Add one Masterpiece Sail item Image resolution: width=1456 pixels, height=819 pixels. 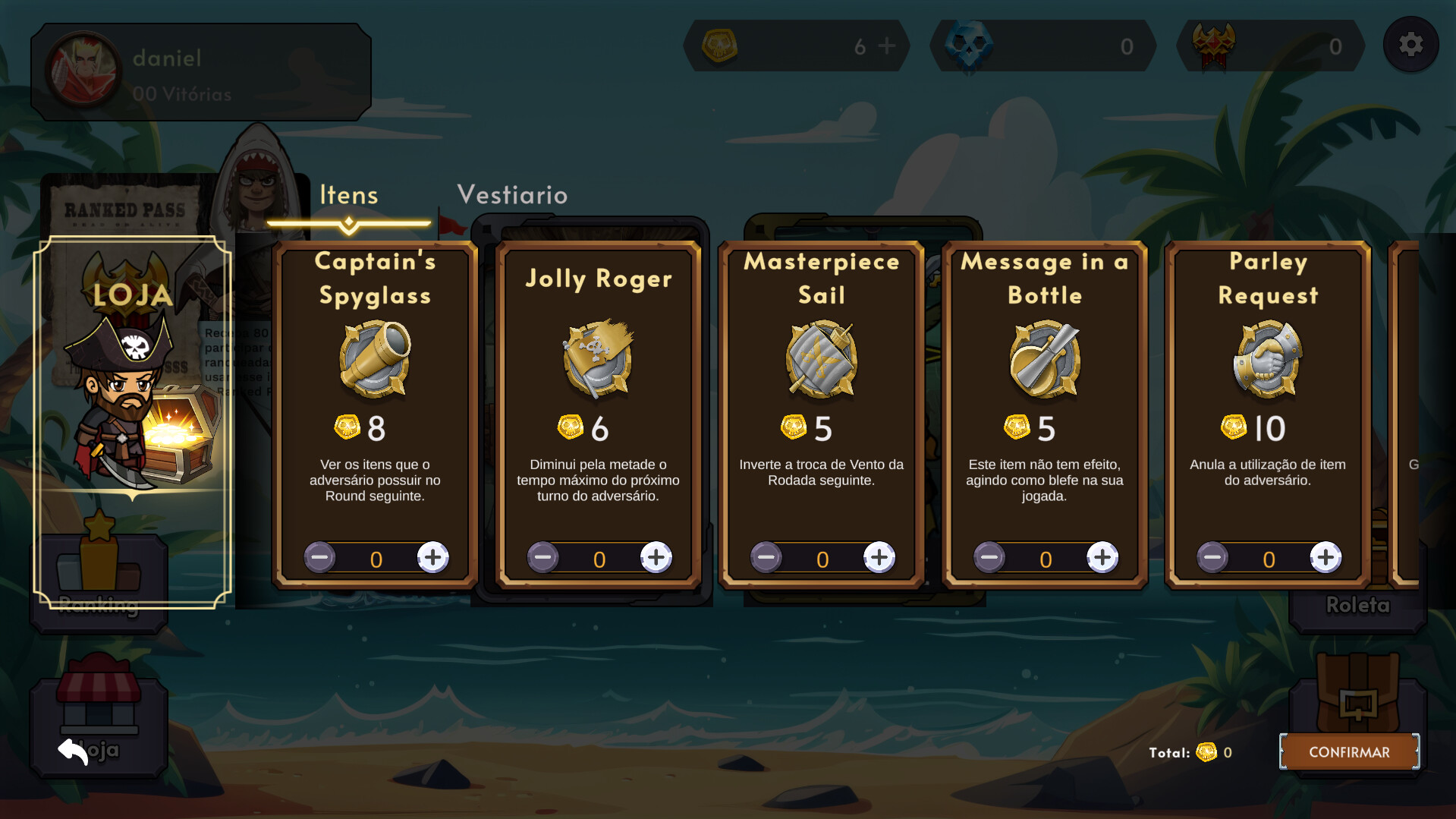[x=879, y=558]
